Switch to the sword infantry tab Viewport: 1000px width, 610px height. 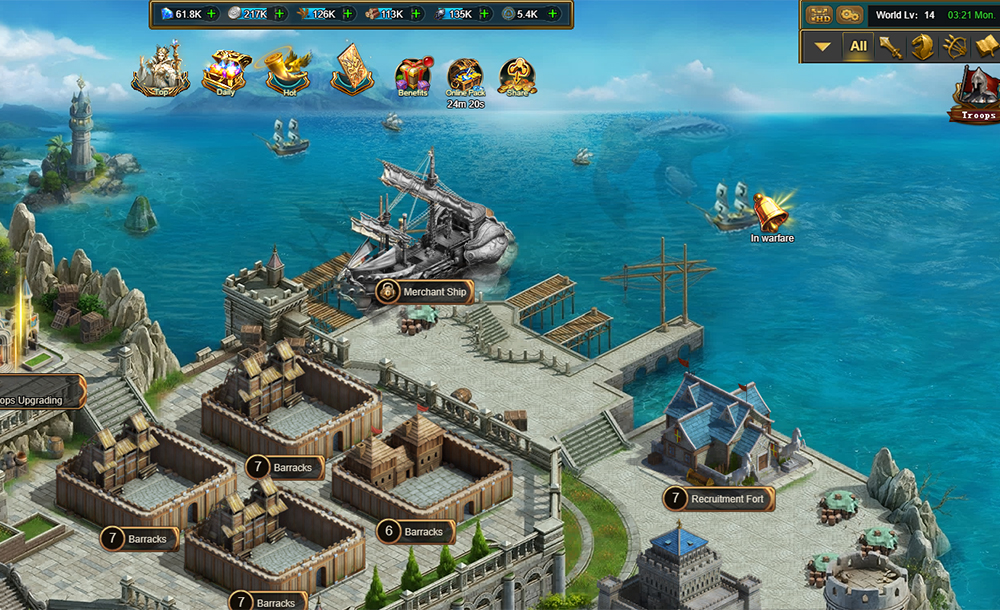tap(891, 46)
